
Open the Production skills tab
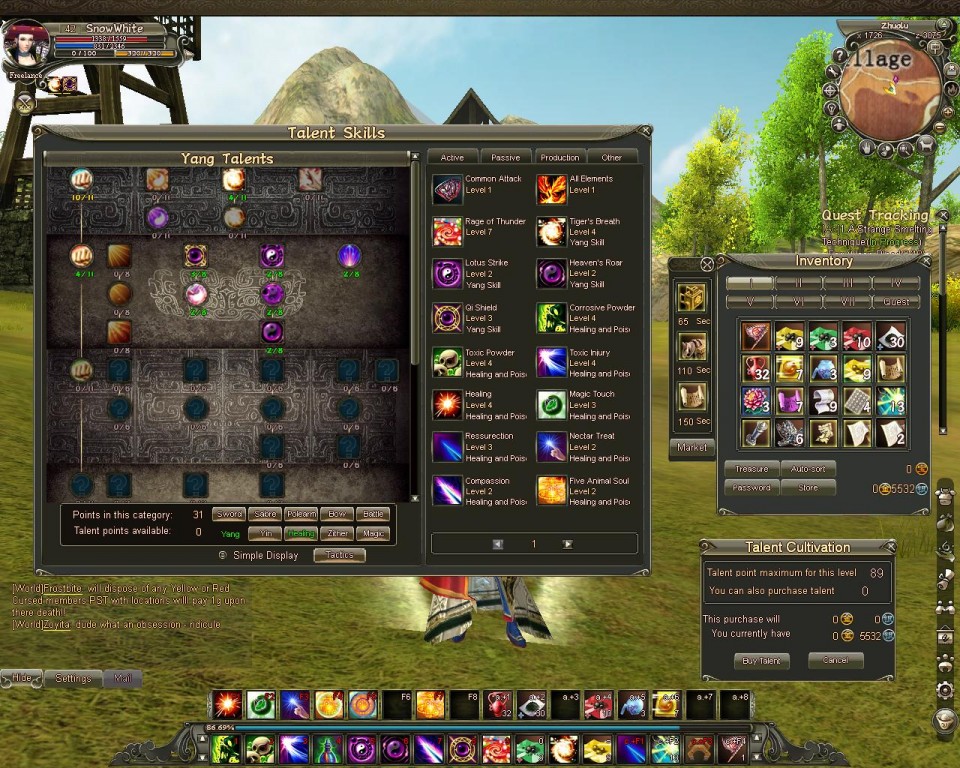tap(559, 157)
